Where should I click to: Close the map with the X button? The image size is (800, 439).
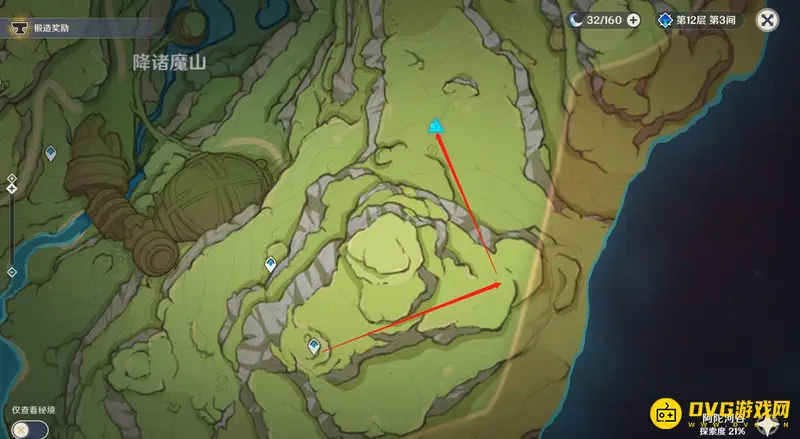[767, 19]
